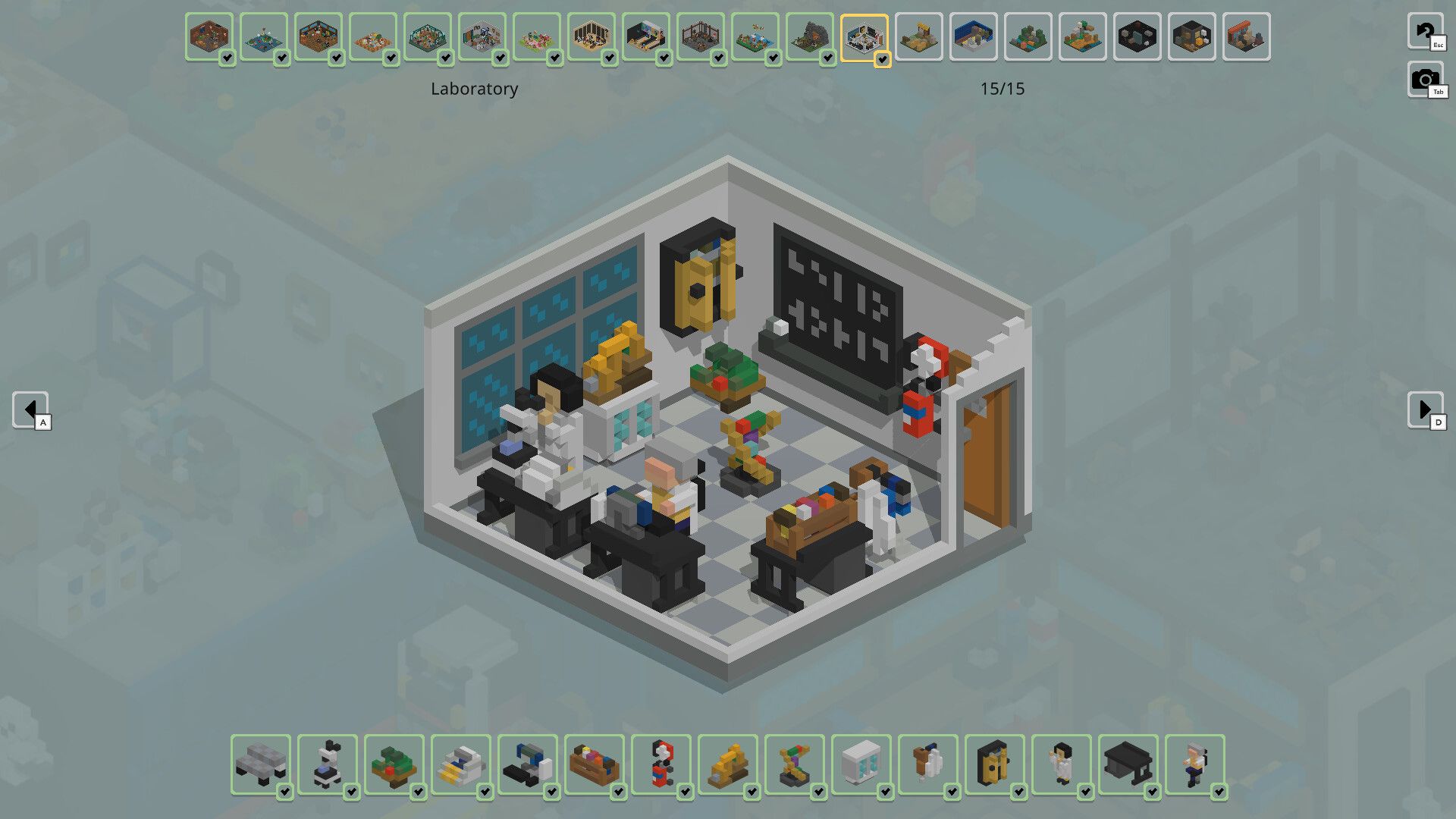Select the black lab desk item
Viewport: 1456px width, 819px height.
(x=1128, y=764)
